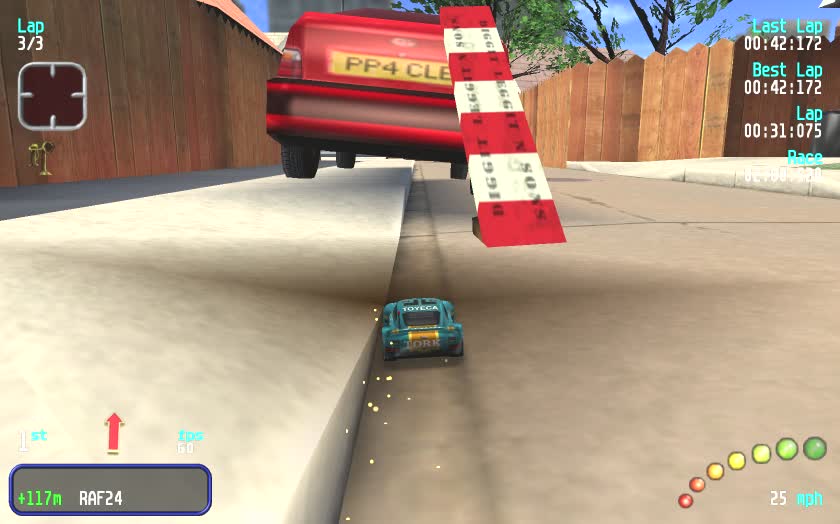Click the empty weapon pickup slot
Image resolution: width=840 pixels, height=524 pixels.
click(x=51, y=96)
